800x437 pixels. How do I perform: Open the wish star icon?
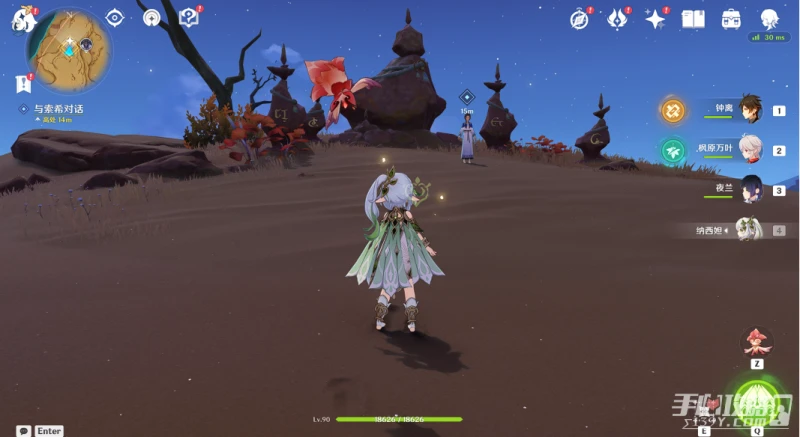(656, 18)
